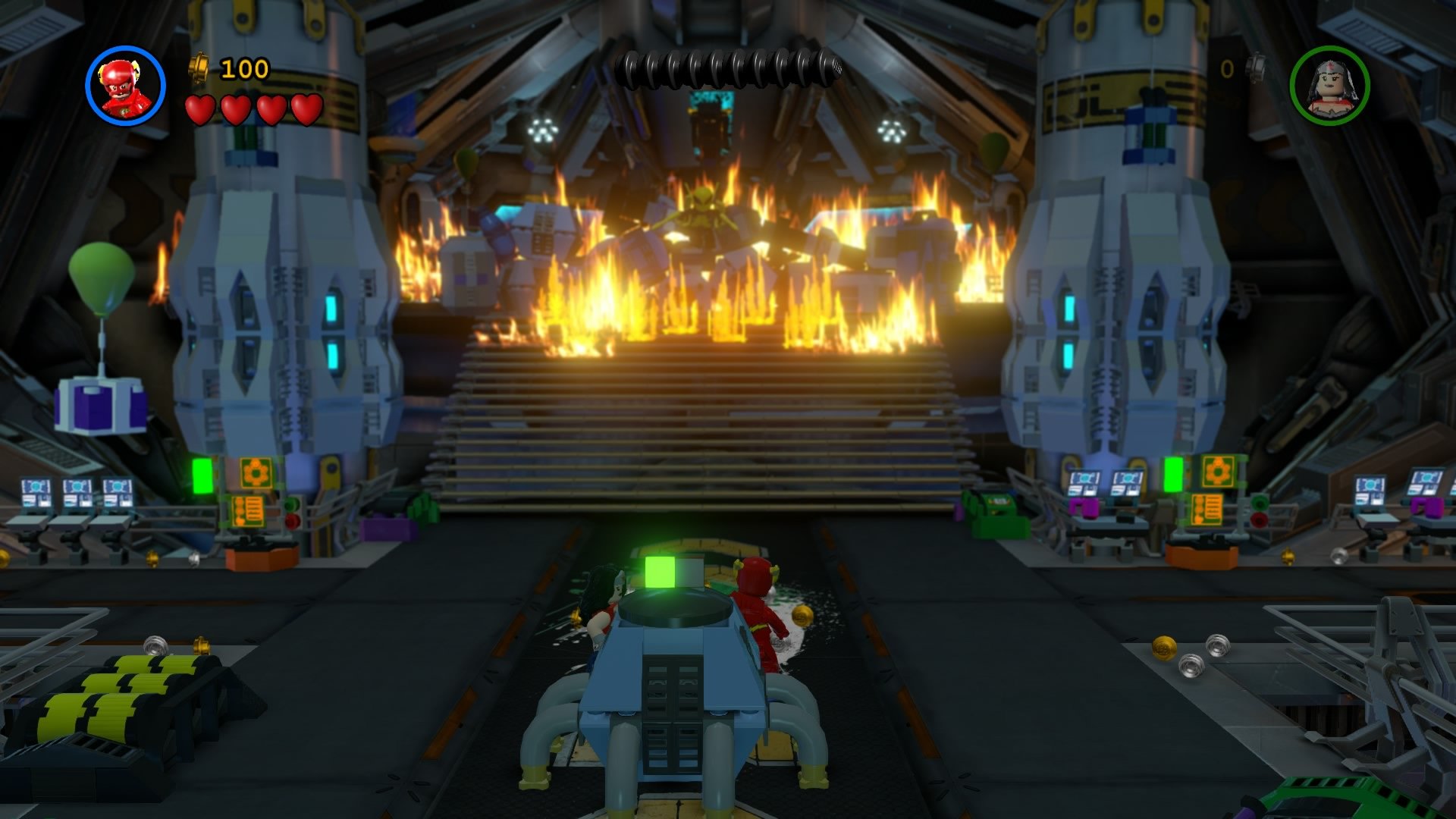Toggle the glowing green button on left pillar base
This screenshot has width=1456, height=819.
(202, 475)
